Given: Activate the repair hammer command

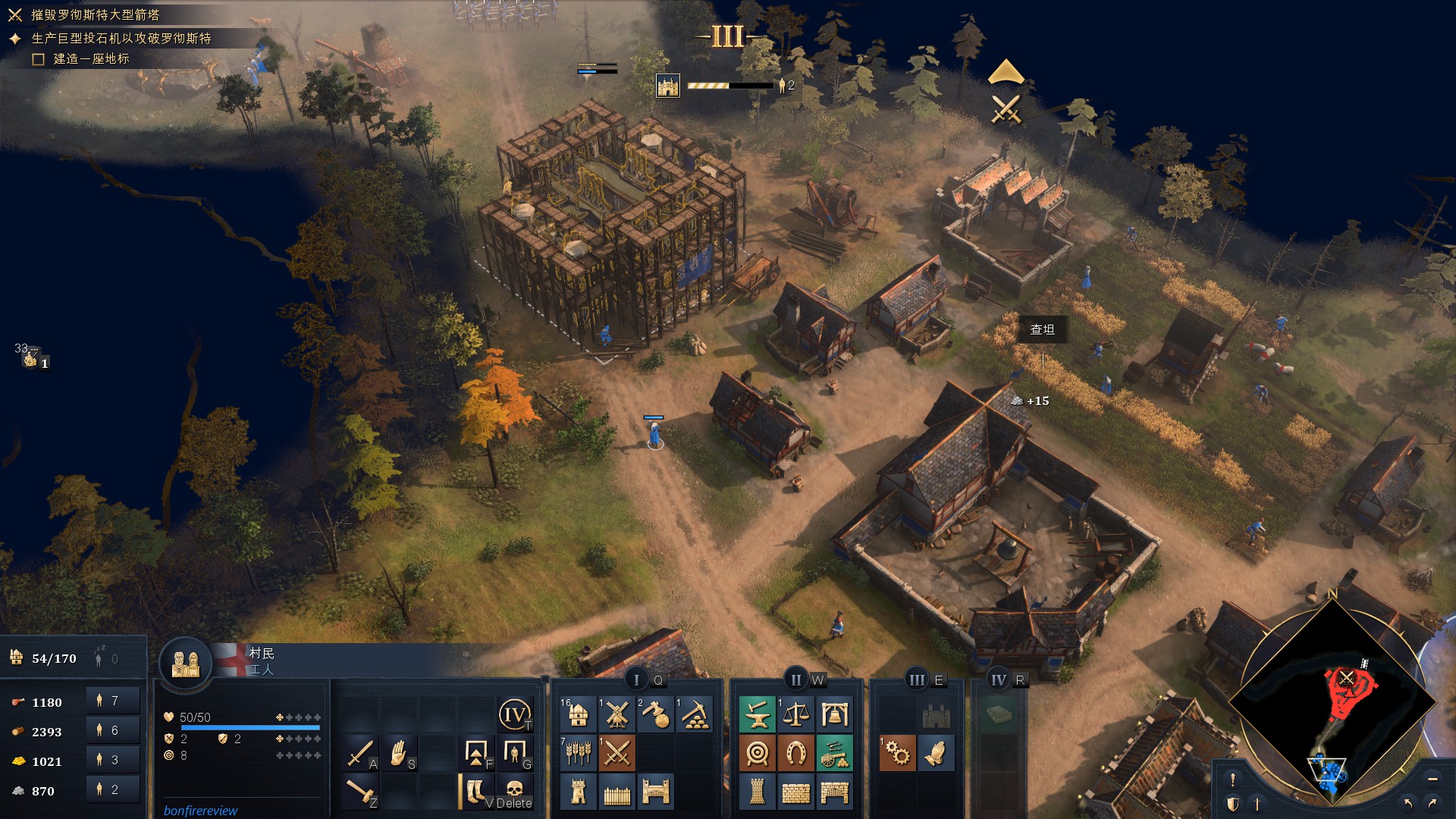Looking at the screenshot, I should pyautogui.click(x=359, y=792).
